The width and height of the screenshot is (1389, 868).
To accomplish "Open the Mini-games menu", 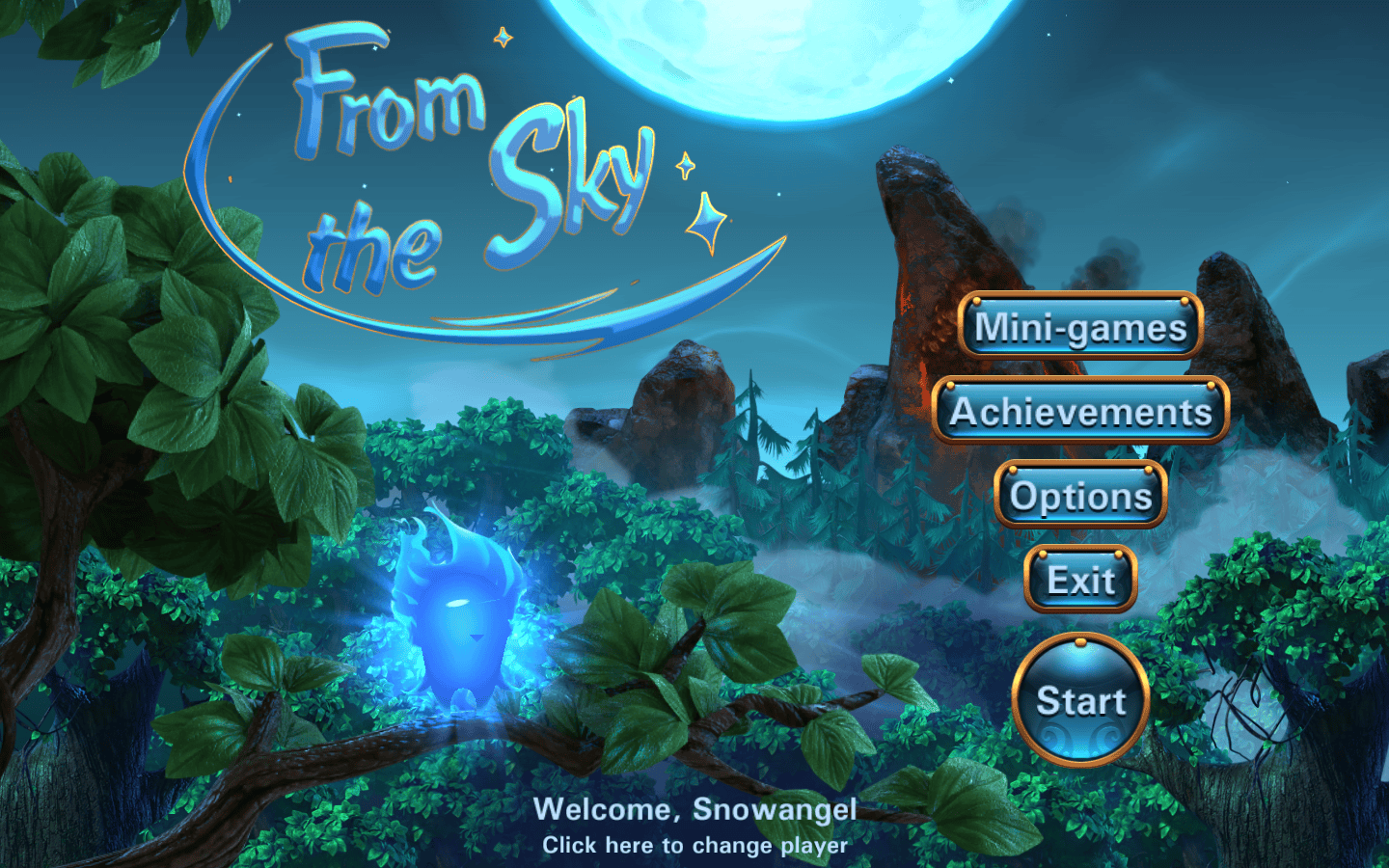I will click(1080, 327).
